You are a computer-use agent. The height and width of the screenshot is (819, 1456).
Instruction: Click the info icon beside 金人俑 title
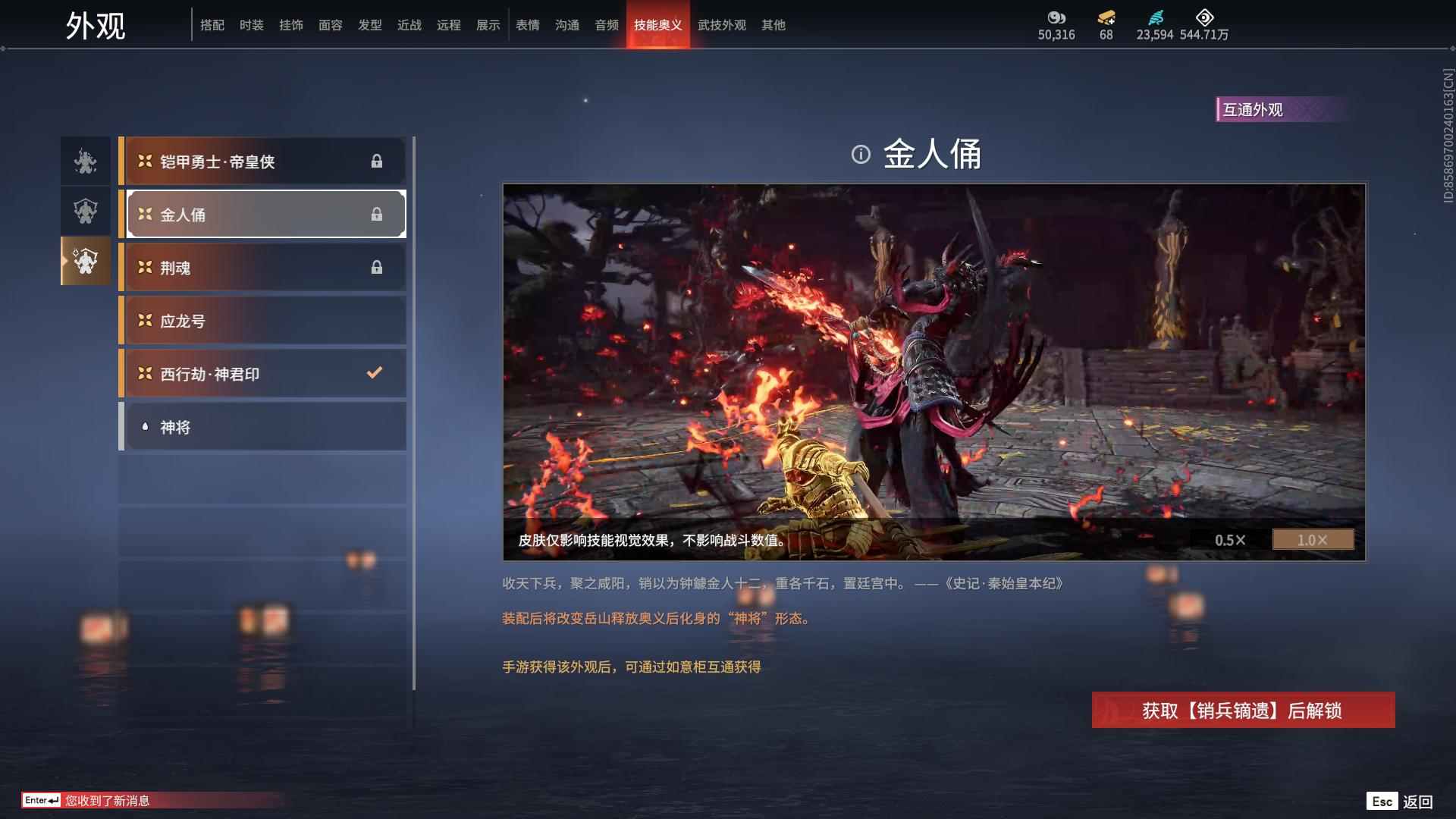point(861,154)
